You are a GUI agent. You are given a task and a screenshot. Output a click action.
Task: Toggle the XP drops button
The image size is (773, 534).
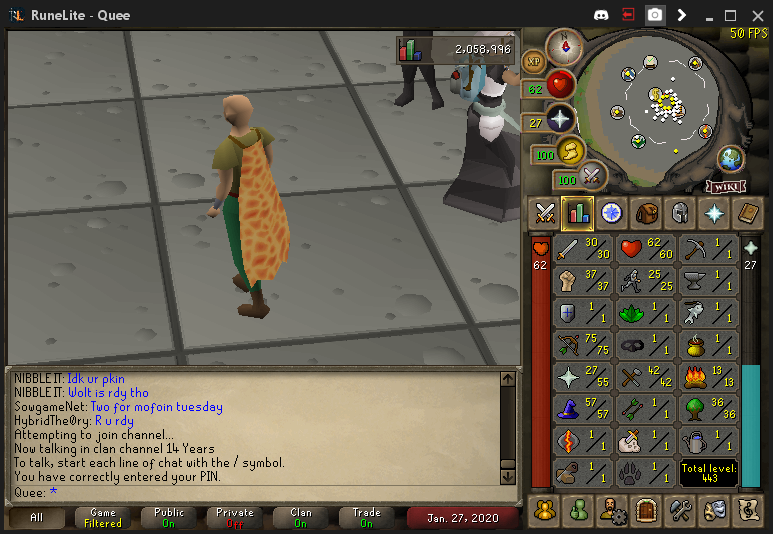533,61
